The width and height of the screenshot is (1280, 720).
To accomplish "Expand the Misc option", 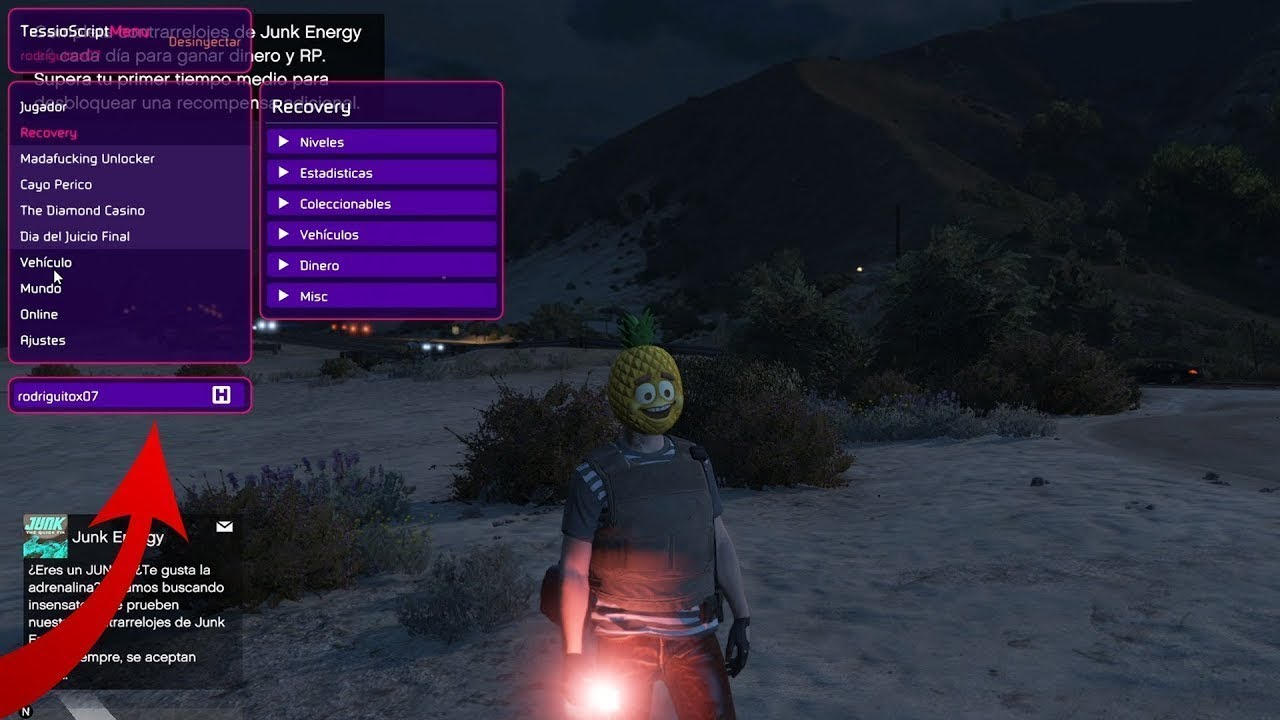I will click(x=381, y=297).
